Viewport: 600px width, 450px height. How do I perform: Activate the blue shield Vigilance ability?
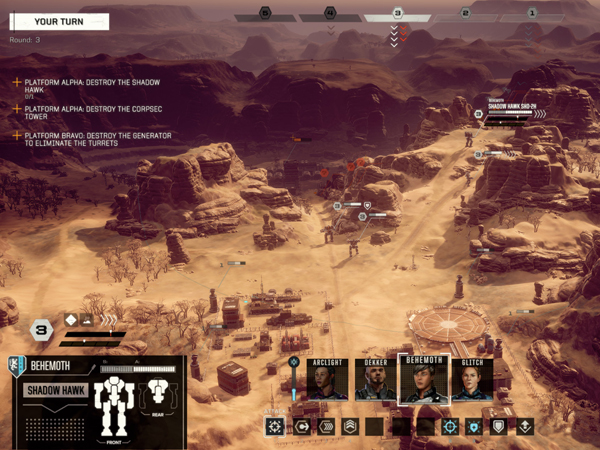(x=475, y=426)
